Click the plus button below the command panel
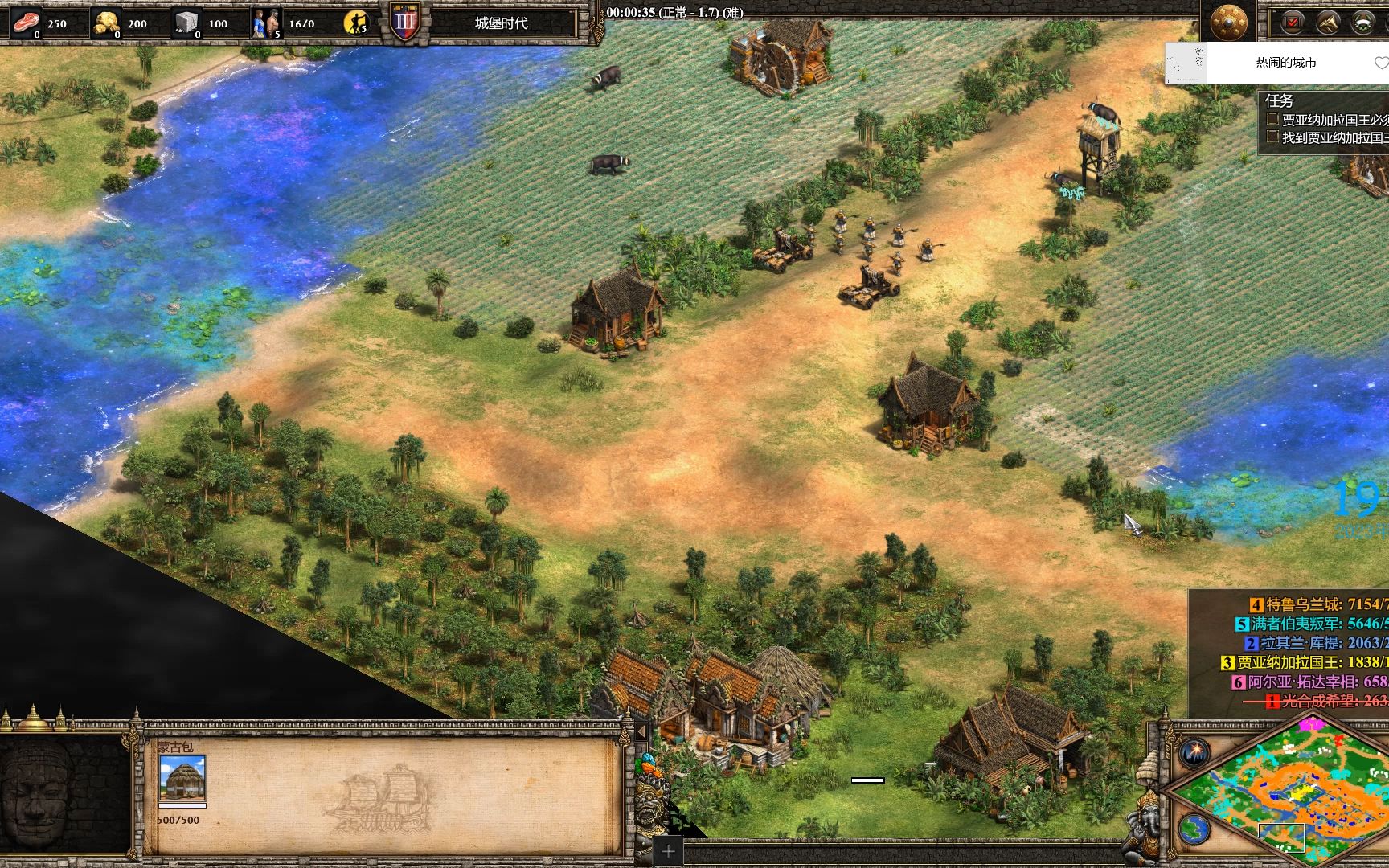The width and height of the screenshot is (1389, 868). (668, 851)
